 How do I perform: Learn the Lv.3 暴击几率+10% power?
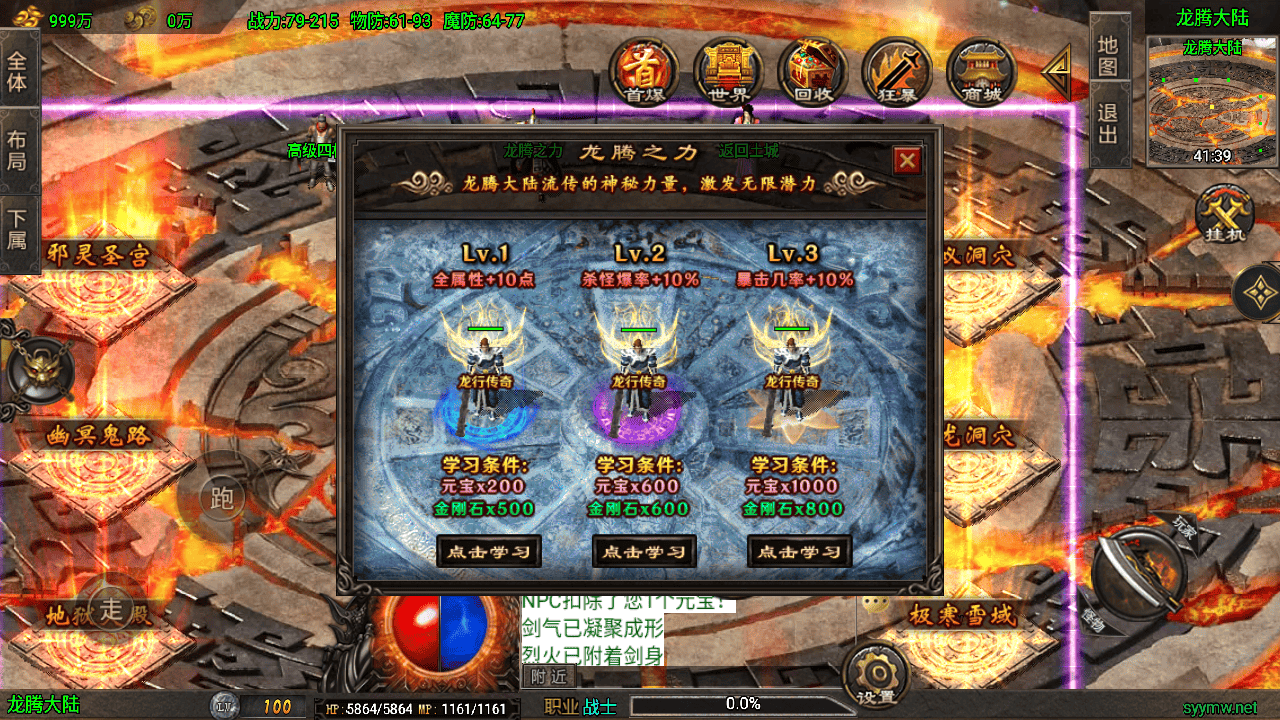pos(800,551)
